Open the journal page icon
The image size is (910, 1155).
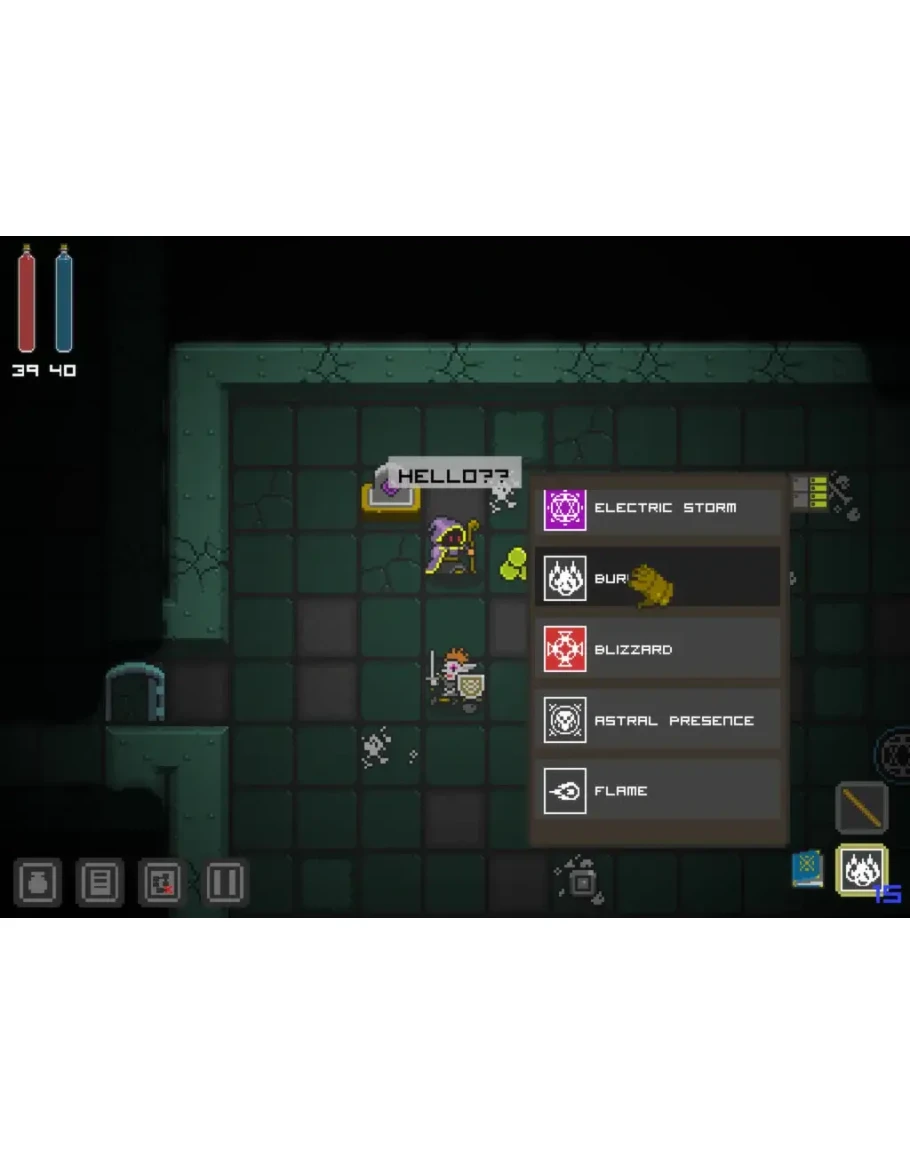[100, 883]
